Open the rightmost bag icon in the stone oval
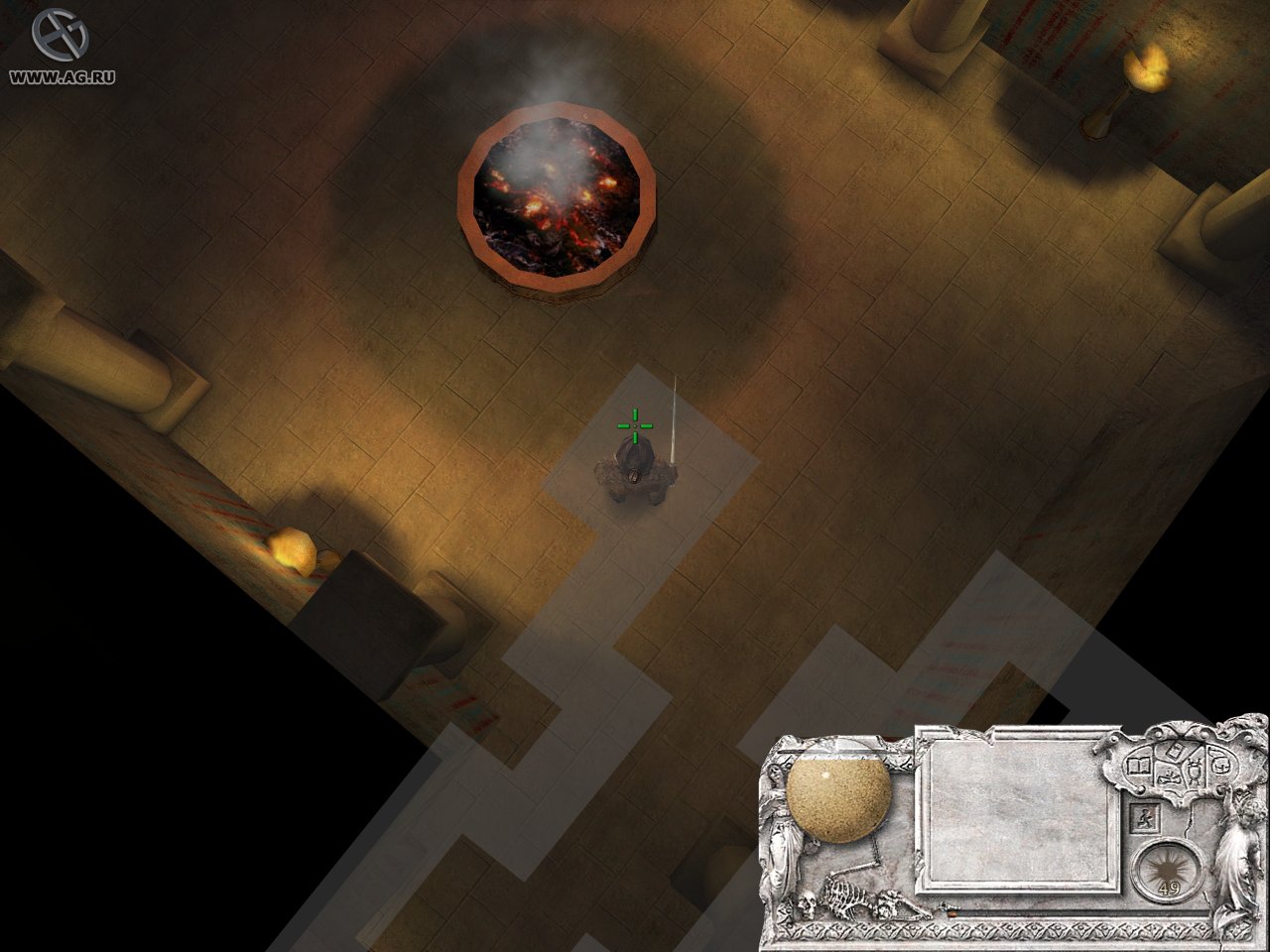1270x952 pixels. point(1221,766)
